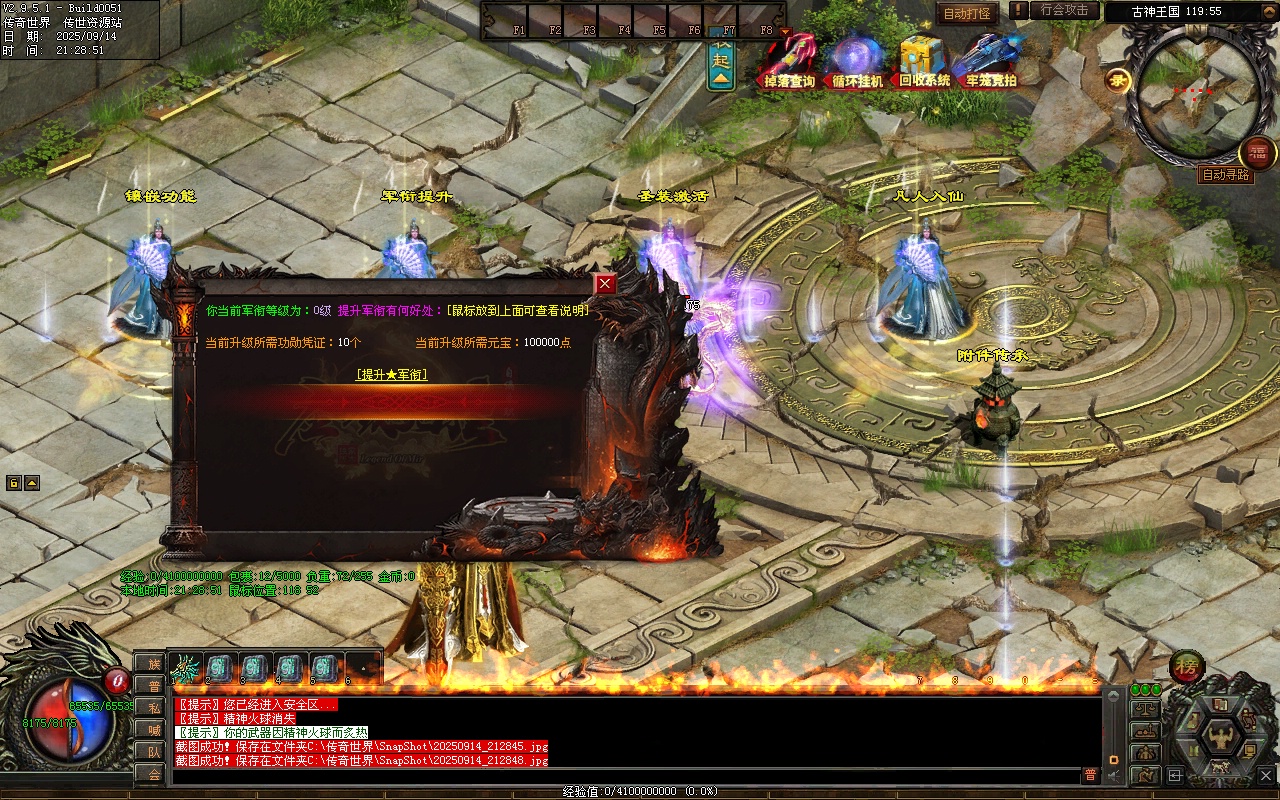
Task: Collapse the top icon bar with 收起
Action: (x=721, y=62)
